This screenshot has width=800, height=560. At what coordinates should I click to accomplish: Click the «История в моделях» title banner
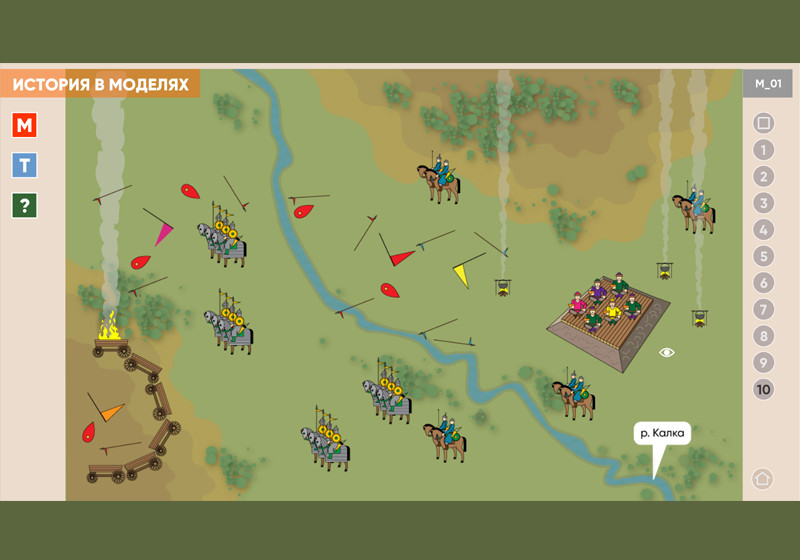point(100,85)
